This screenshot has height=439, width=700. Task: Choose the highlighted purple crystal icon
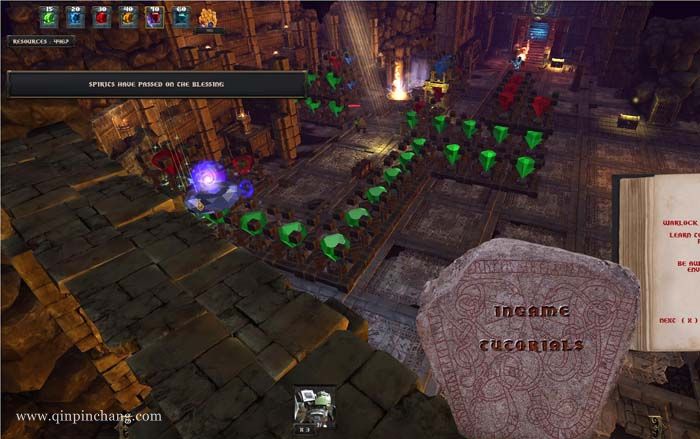(x=153, y=18)
